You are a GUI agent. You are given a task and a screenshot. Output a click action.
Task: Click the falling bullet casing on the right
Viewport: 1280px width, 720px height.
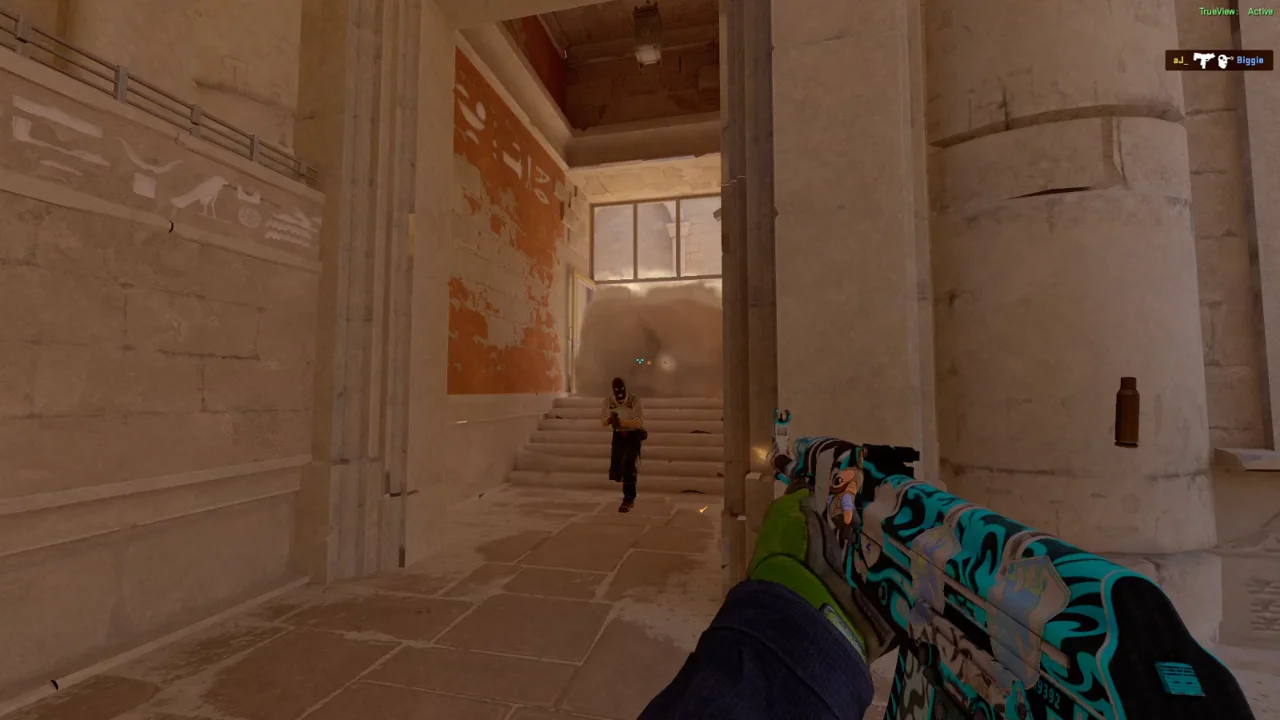pyautogui.click(x=1128, y=412)
